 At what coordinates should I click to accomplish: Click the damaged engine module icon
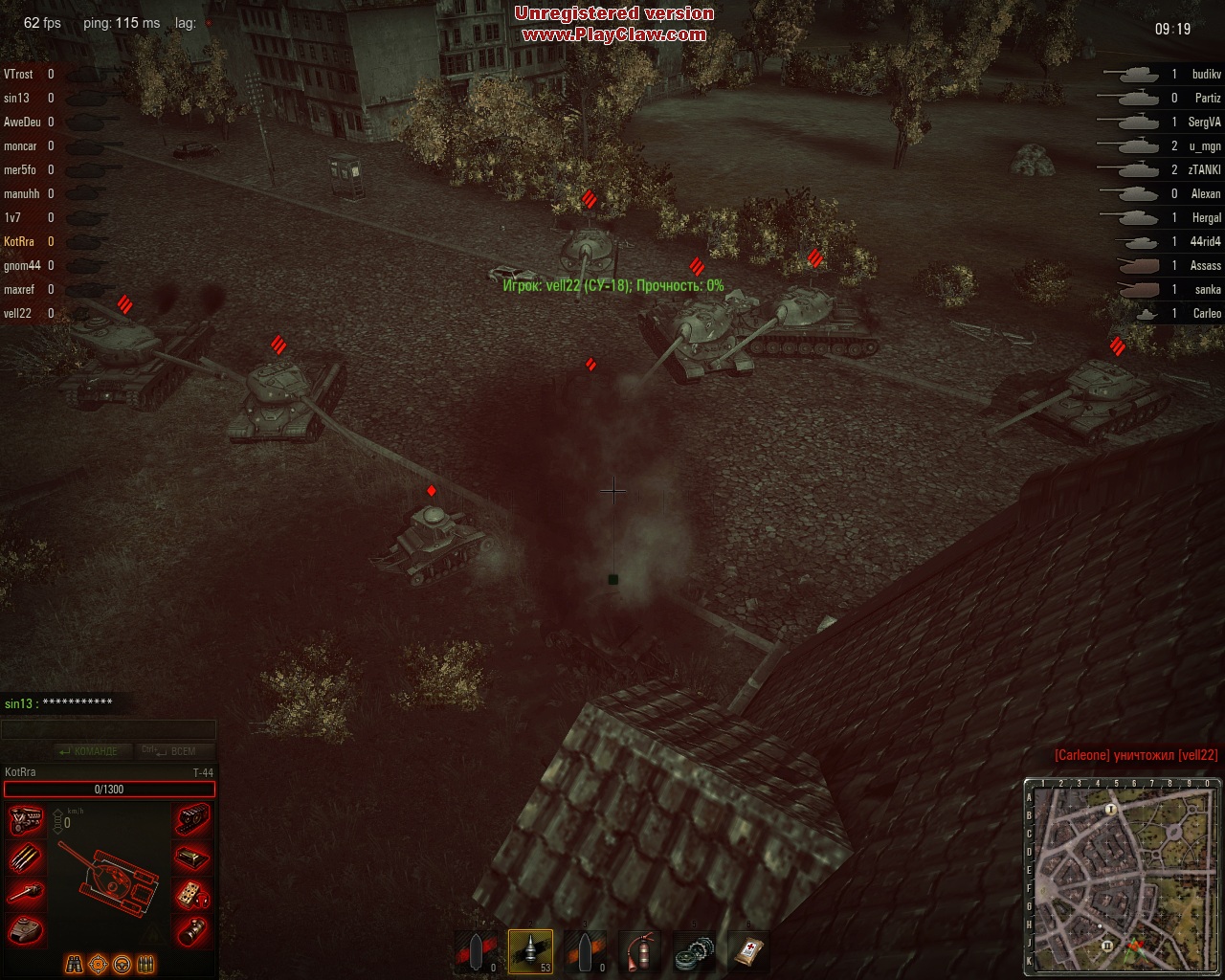26,821
